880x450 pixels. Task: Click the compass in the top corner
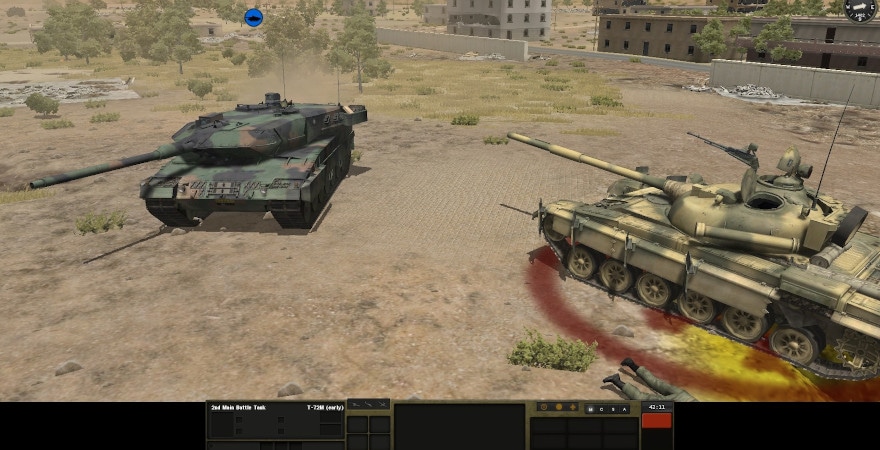click(859, 10)
